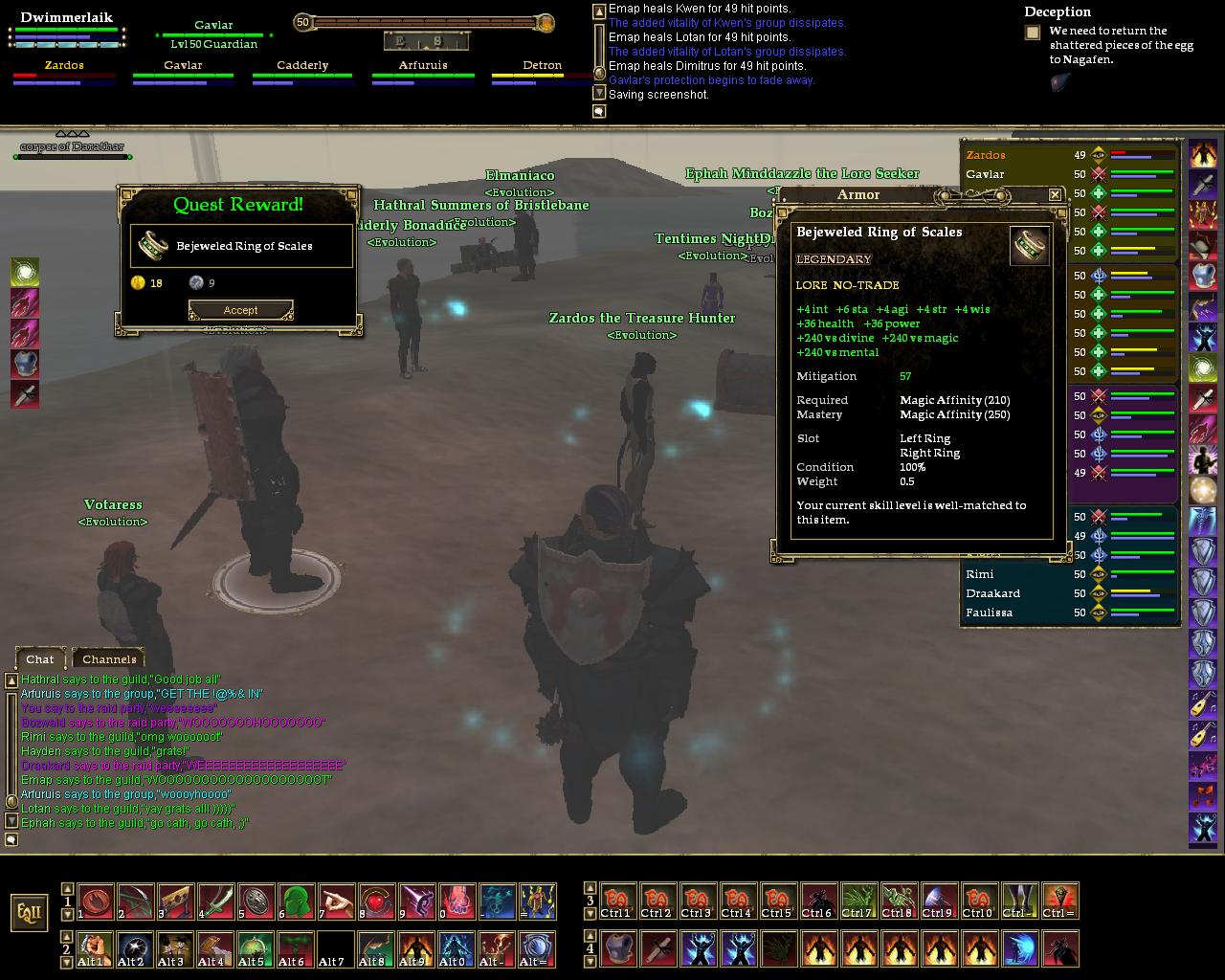Accept the Bejeweled Ring of Scales quest reward

[x=240, y=310]
